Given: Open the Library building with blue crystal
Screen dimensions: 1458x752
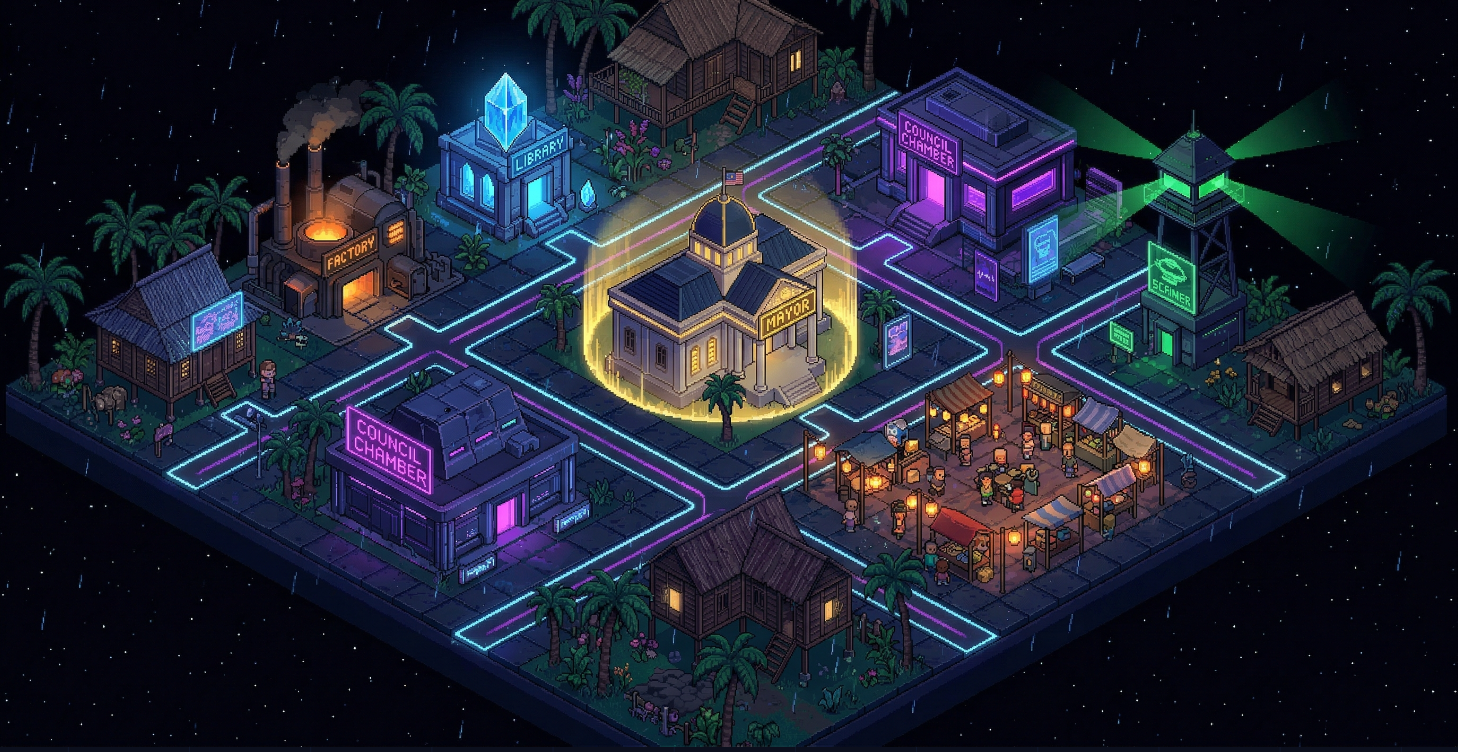Looking at the screenshot, I should tap(506, 173).
